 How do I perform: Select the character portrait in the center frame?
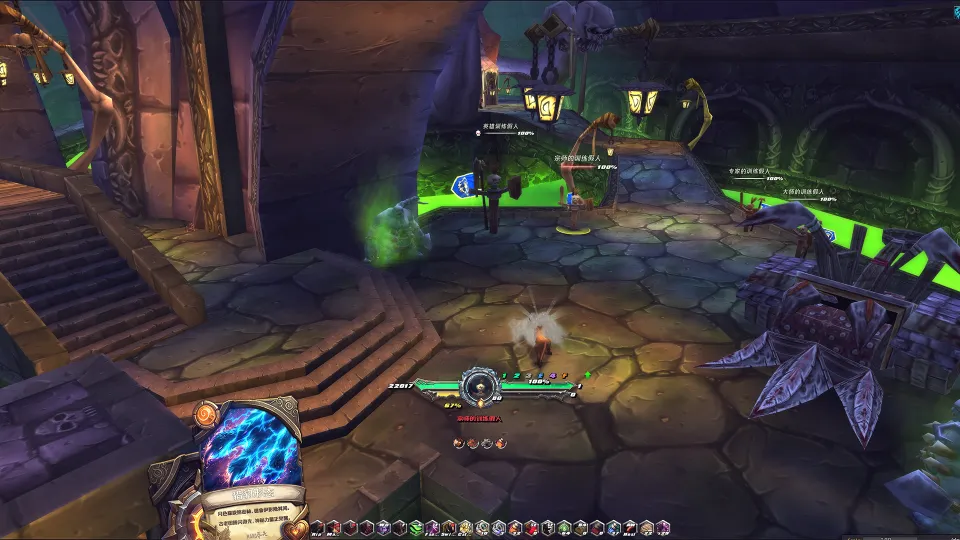[x=480, y=385]
